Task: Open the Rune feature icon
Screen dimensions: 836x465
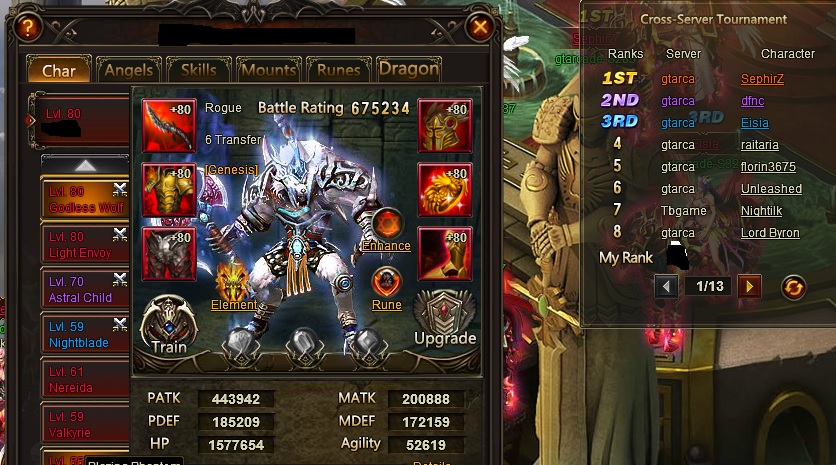Action: (386, 286)
